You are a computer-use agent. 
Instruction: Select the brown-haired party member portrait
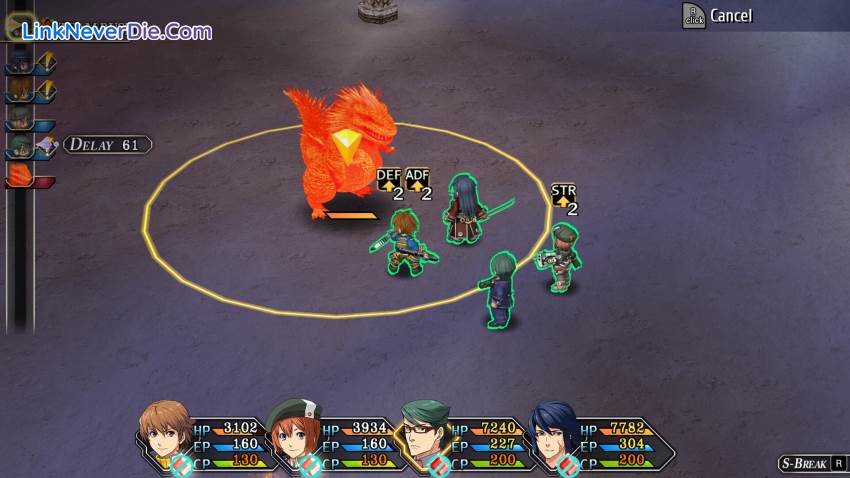click(x=164, y=430)
